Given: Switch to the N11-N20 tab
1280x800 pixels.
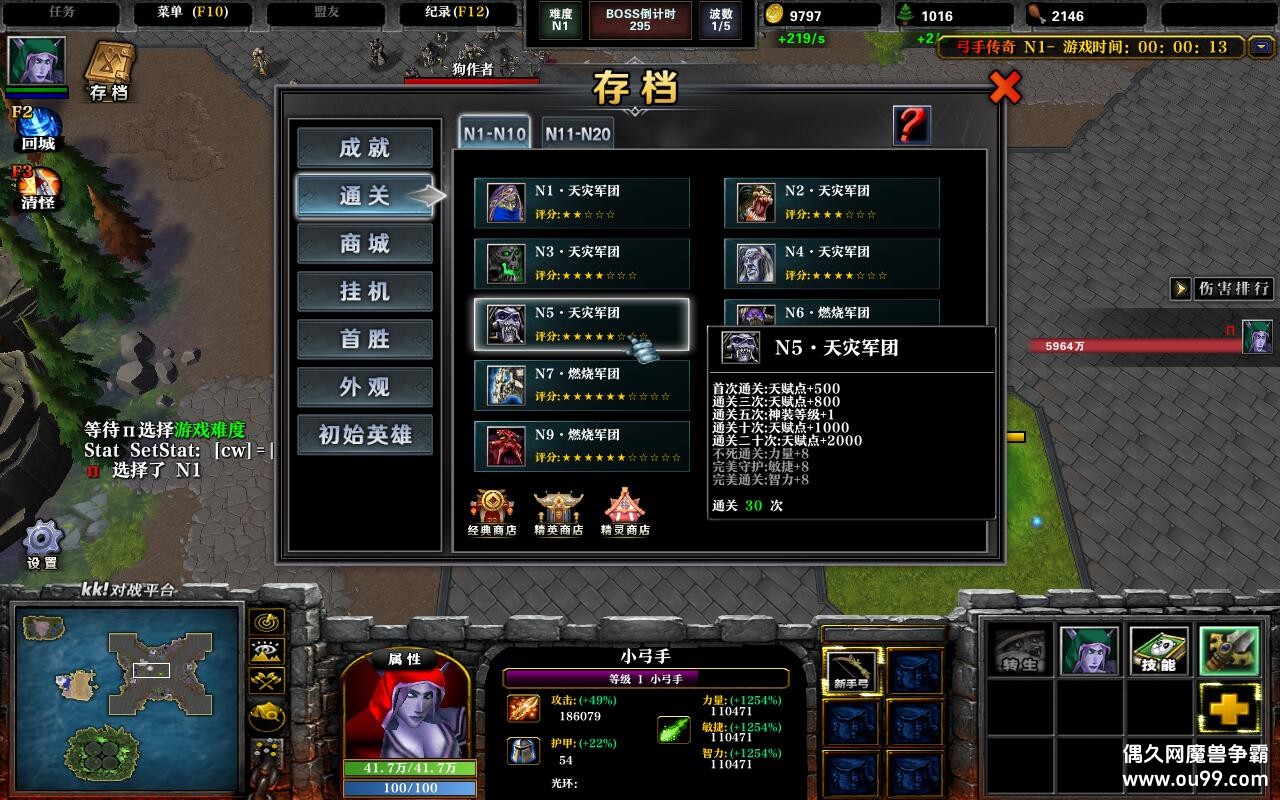Looking at the screenshot, I should (578, 131).
